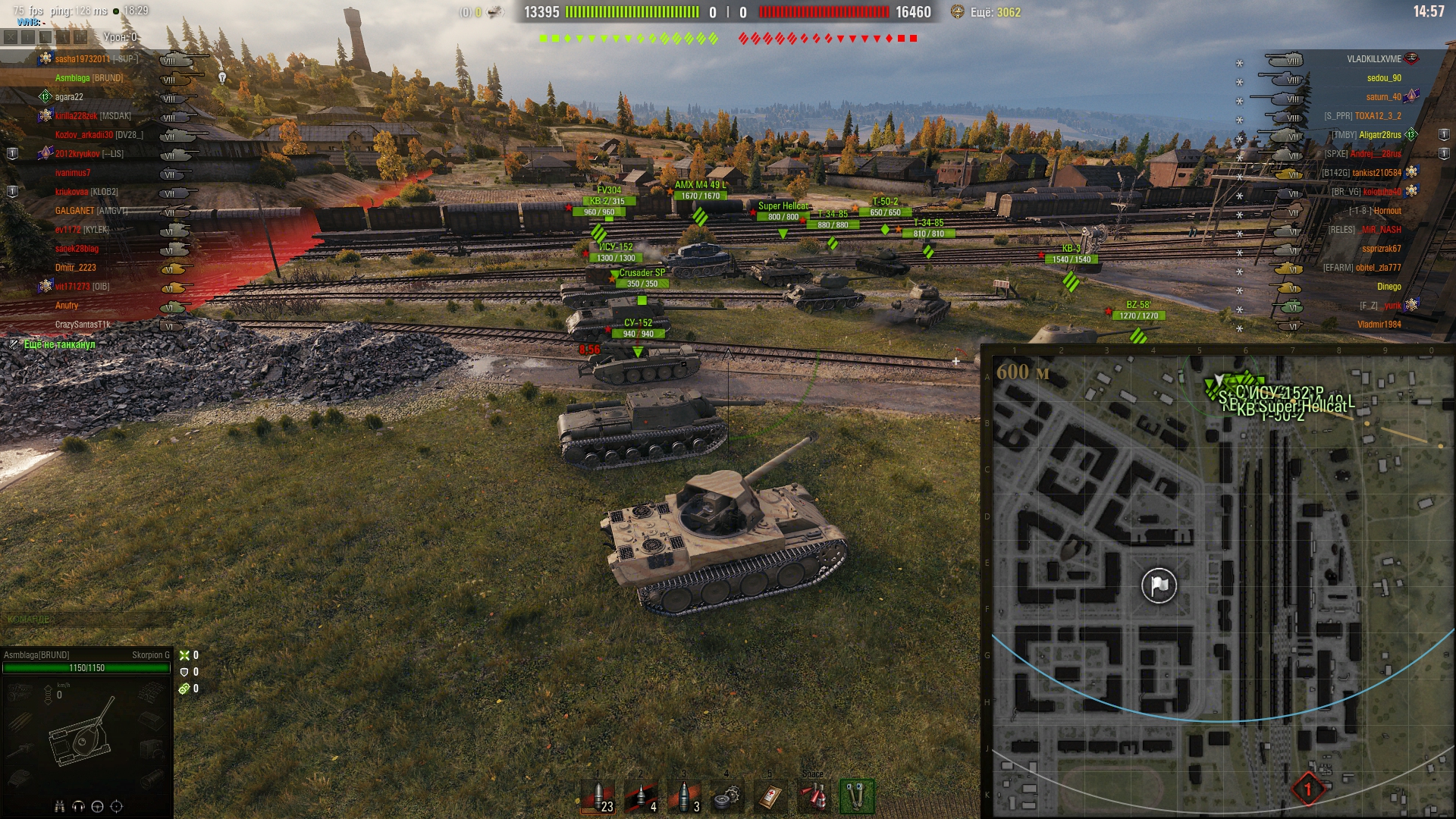Switch to the shell slot showing 4 rounds
Screen dimensions: 1456x819
[641, 797]
